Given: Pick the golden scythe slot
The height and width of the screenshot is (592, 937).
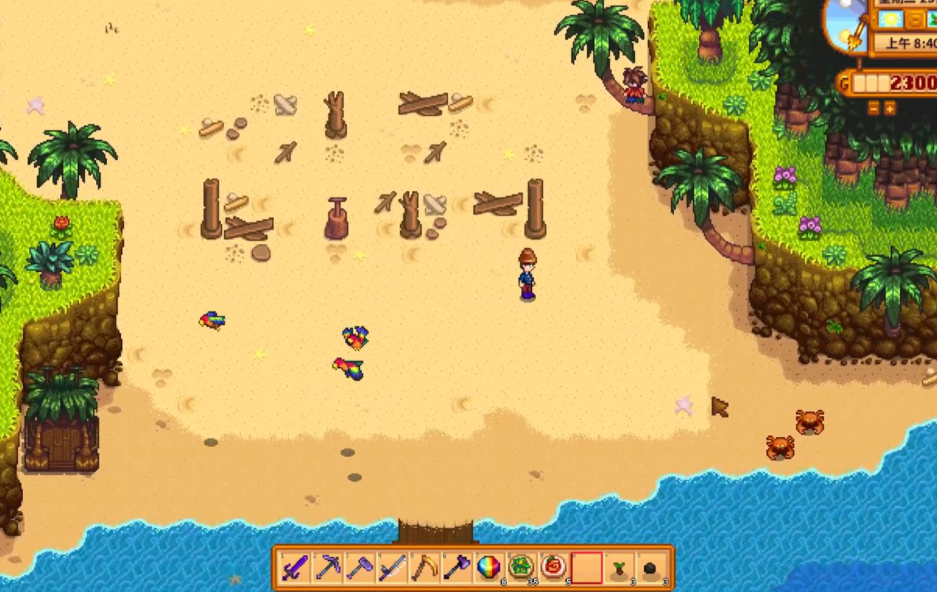Looking at the screenshot, I should click(x=424, y=567).
